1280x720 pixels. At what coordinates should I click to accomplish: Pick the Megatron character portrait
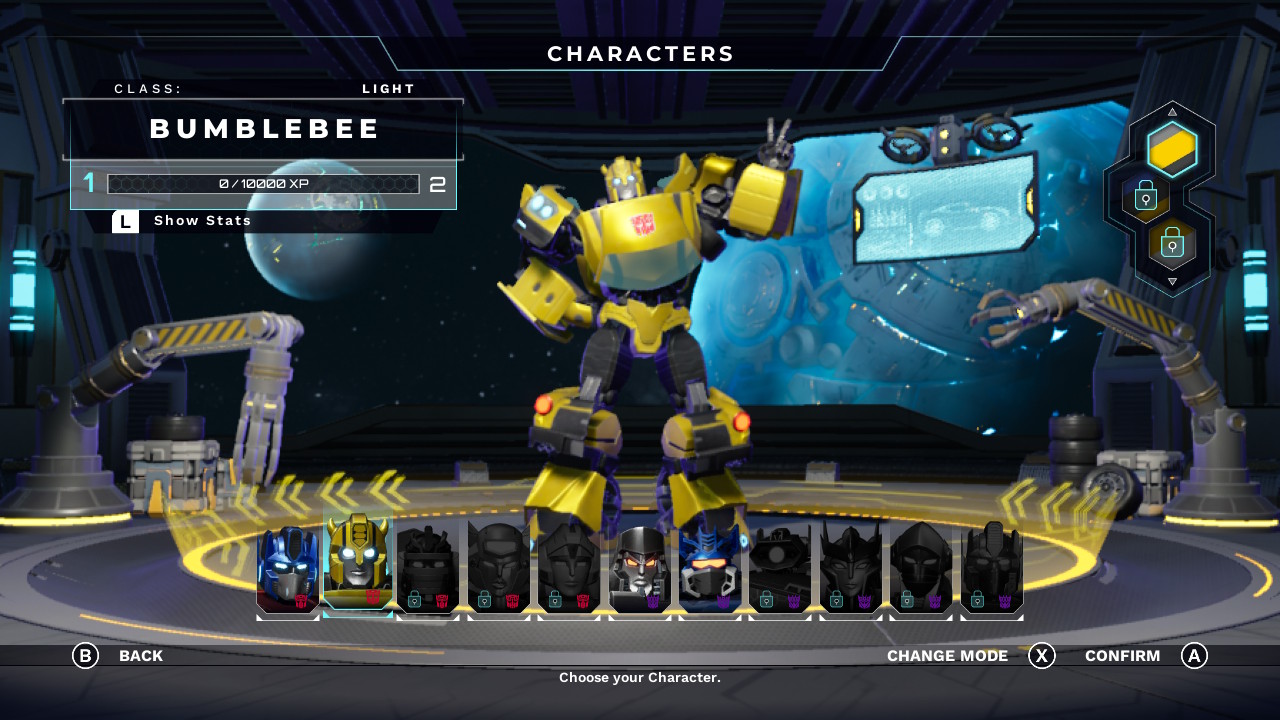point(640,568)
